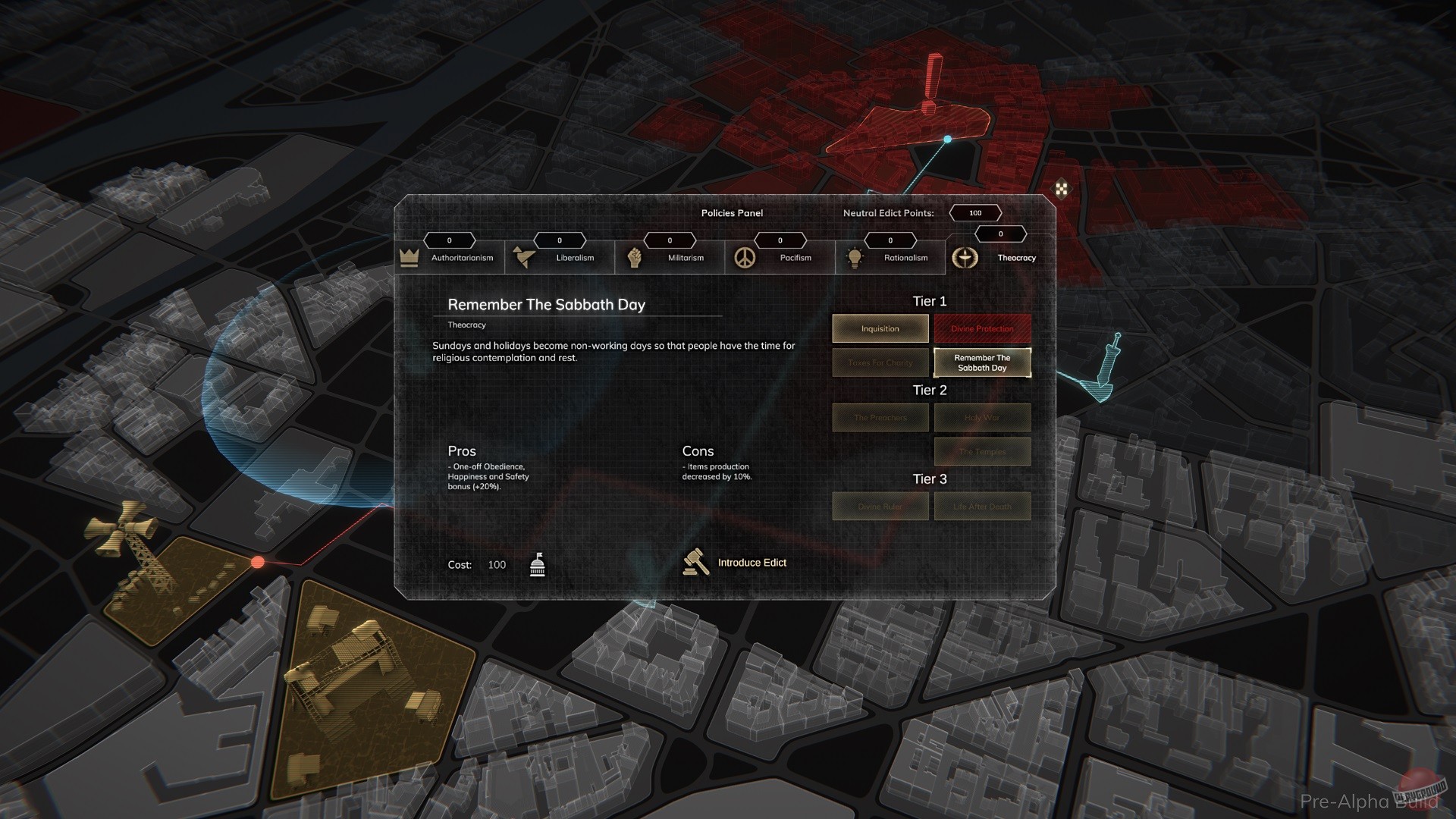Viewport: 1456px width, 819px height.
Task: Click the Theocracy tab
Action: tap(1000, 257)
